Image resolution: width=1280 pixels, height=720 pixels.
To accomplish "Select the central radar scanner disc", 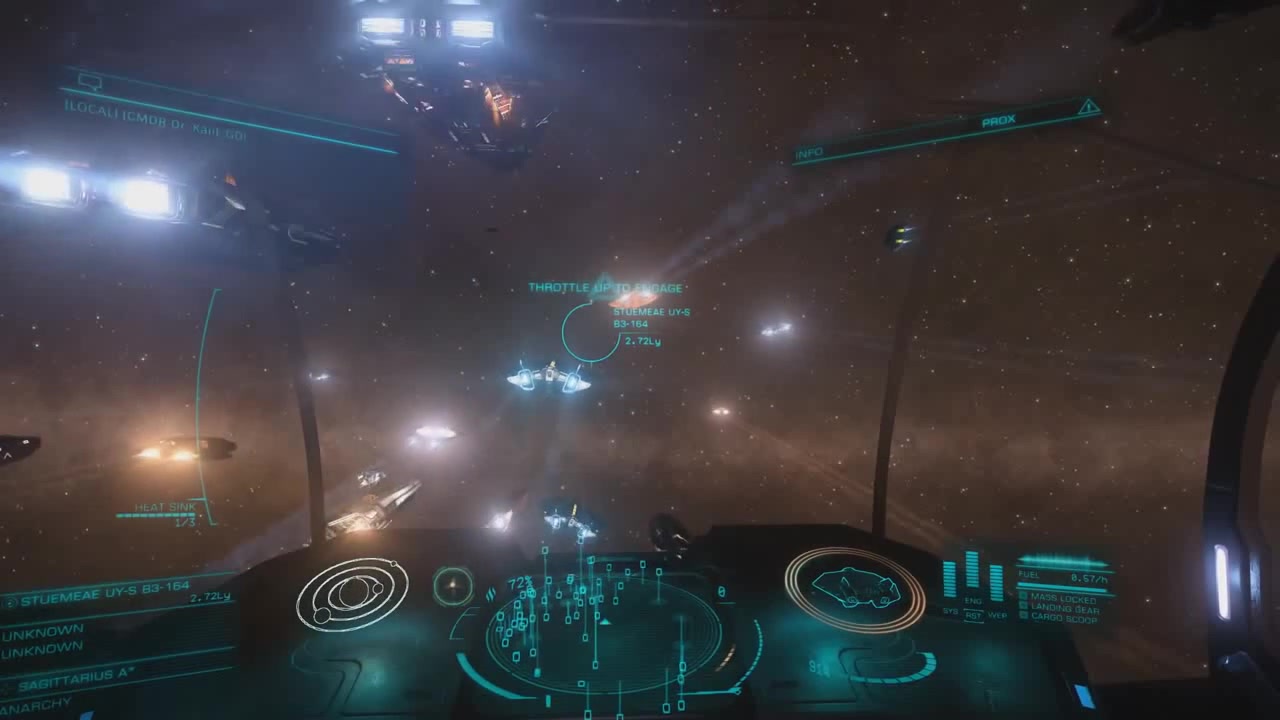I will click(603, 632).
